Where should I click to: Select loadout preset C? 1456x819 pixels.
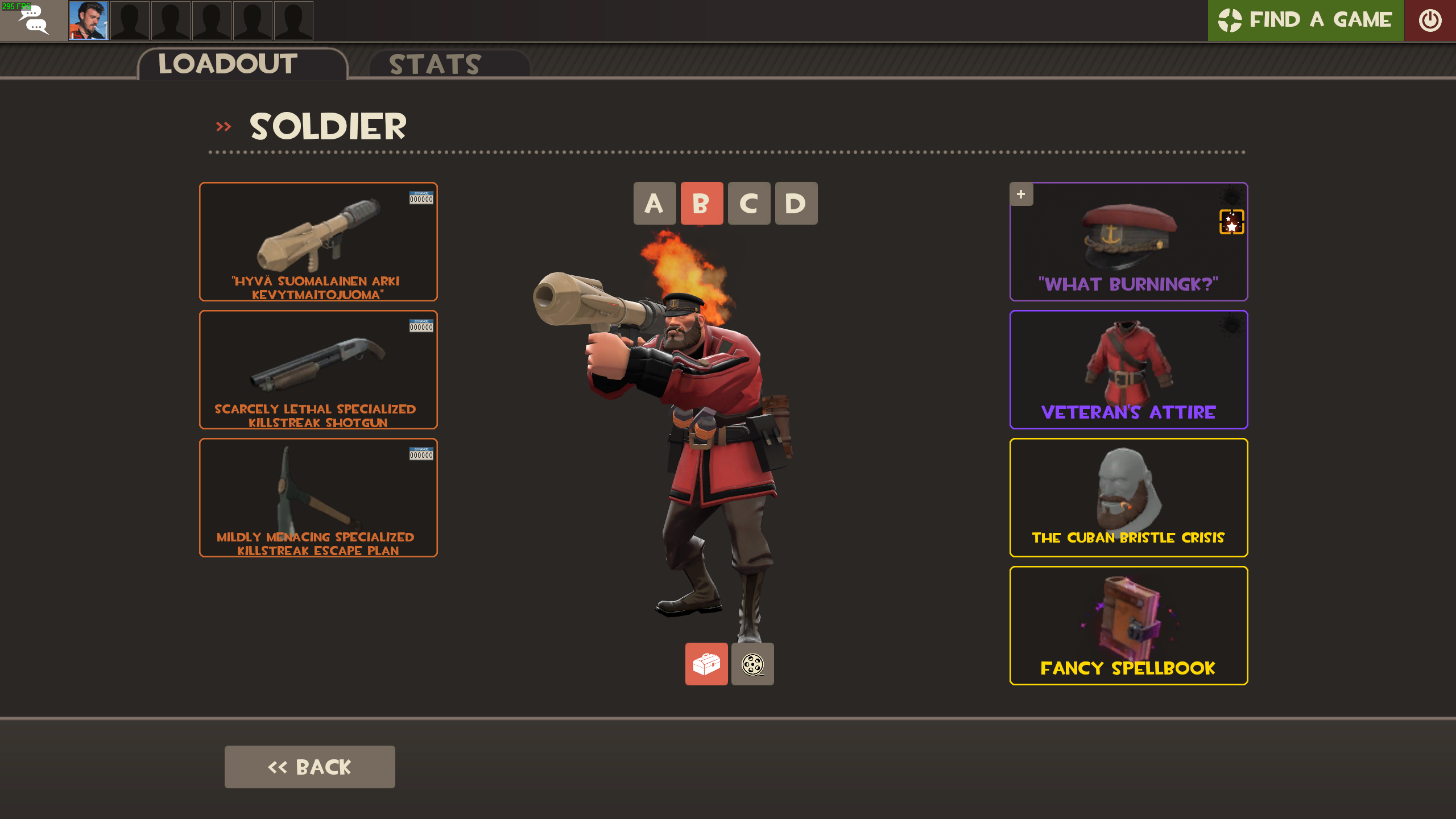[748, 203]
